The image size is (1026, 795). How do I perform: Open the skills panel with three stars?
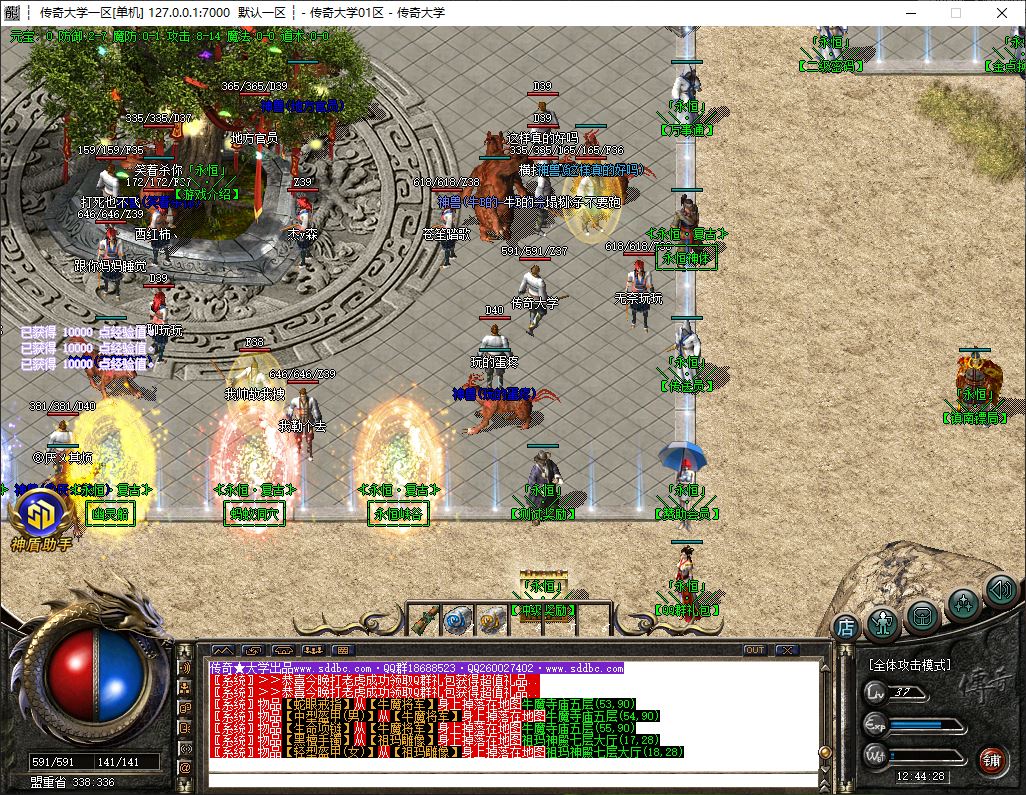click(963, 603)
